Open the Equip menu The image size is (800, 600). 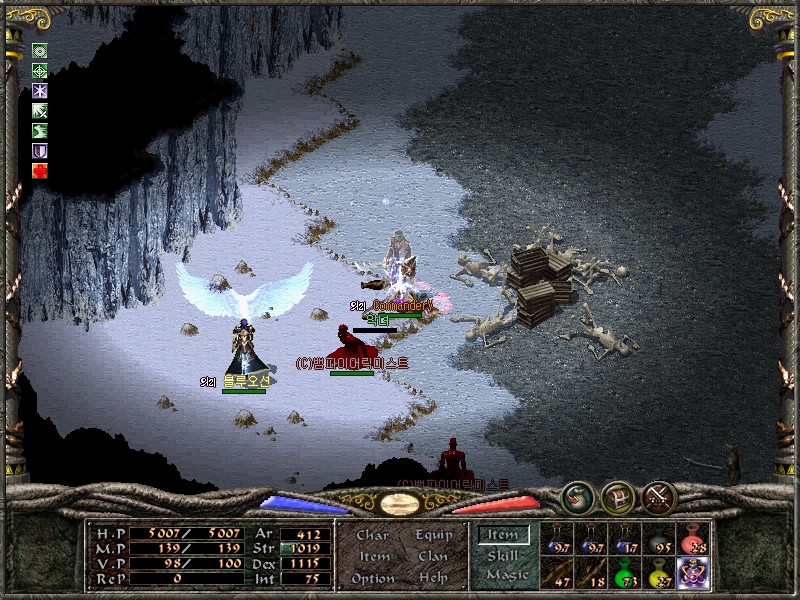coord(432,535)
